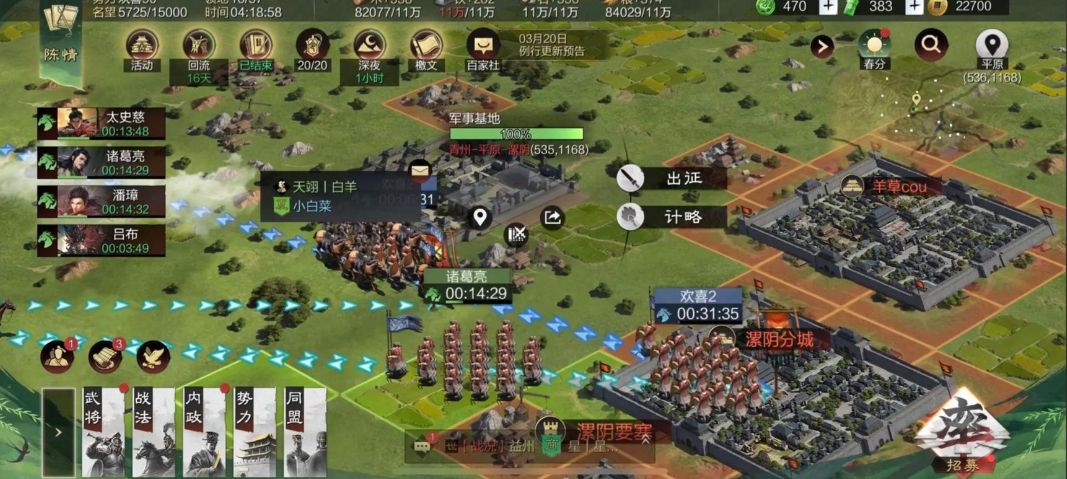
Task: Click the share arrow icon
Action: point(552,217)
